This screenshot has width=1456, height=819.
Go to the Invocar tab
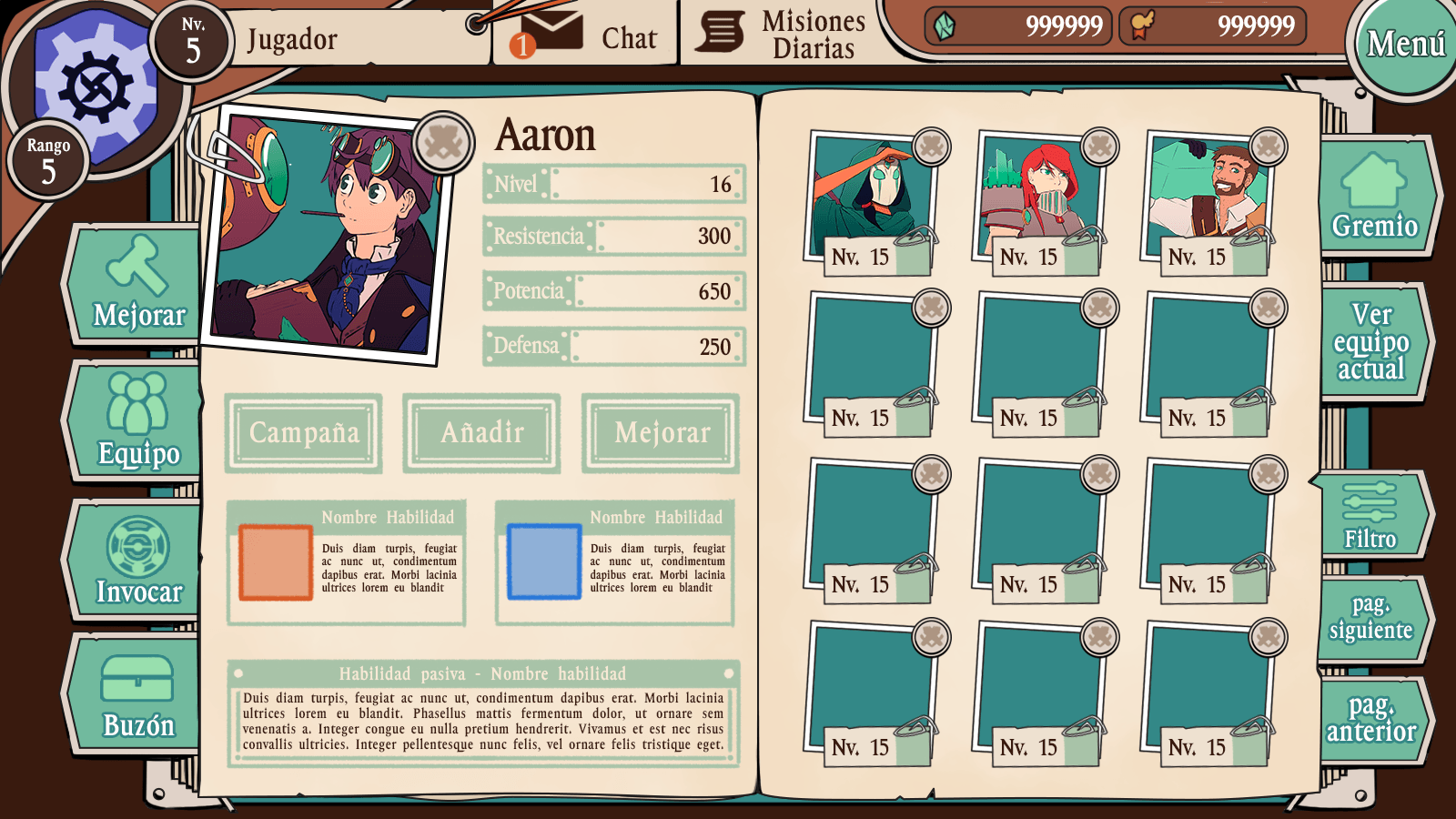(137, 561)
